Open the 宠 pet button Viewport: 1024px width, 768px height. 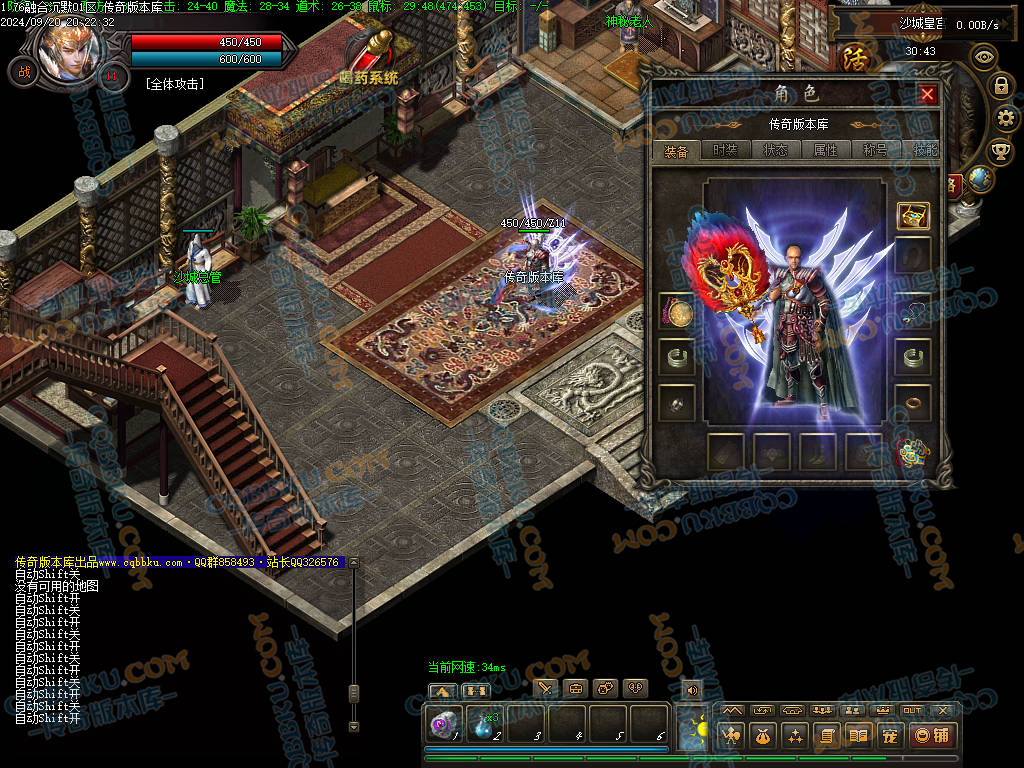(889, 736)
